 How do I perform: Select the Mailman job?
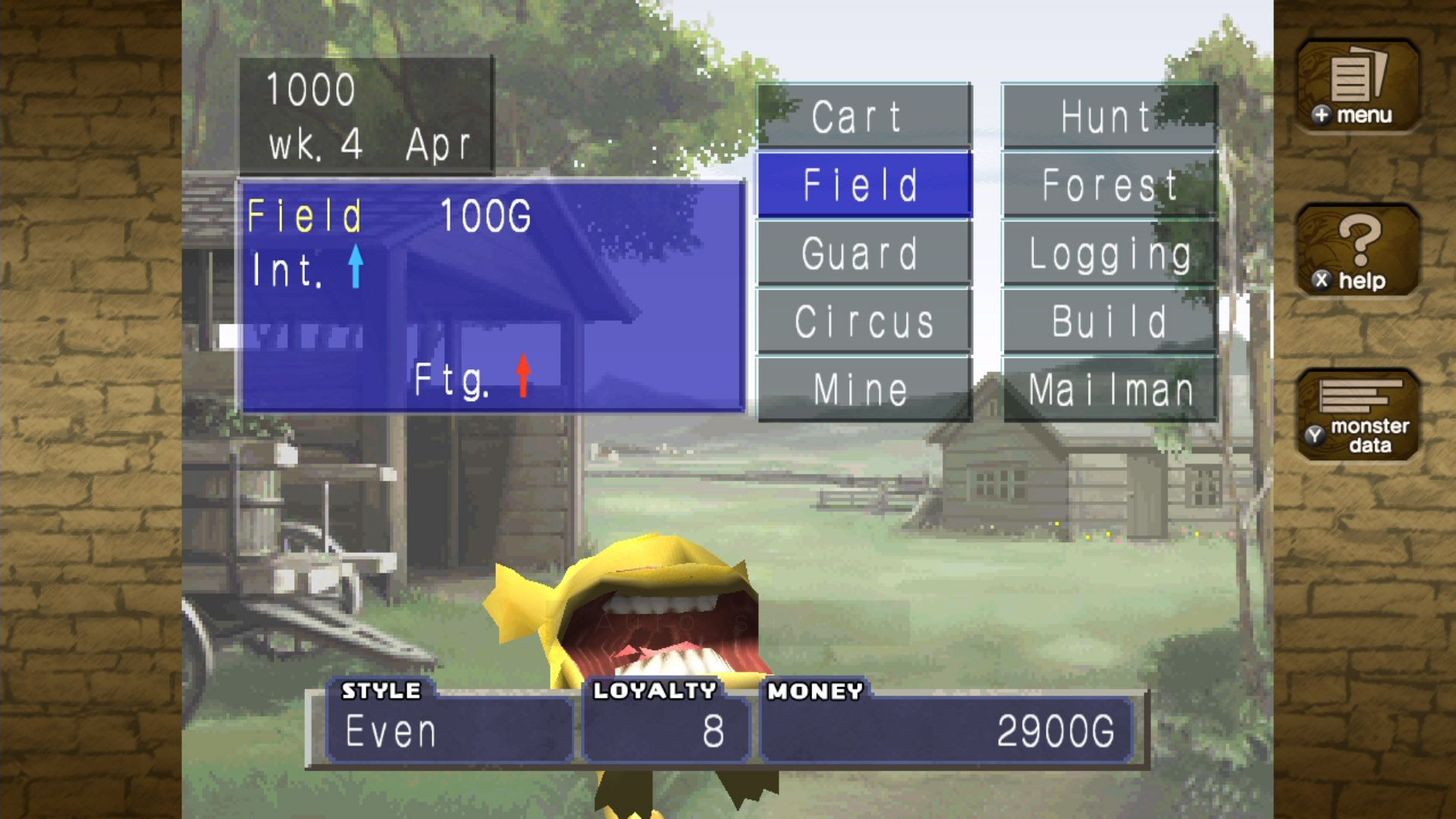coord(1109,389)
